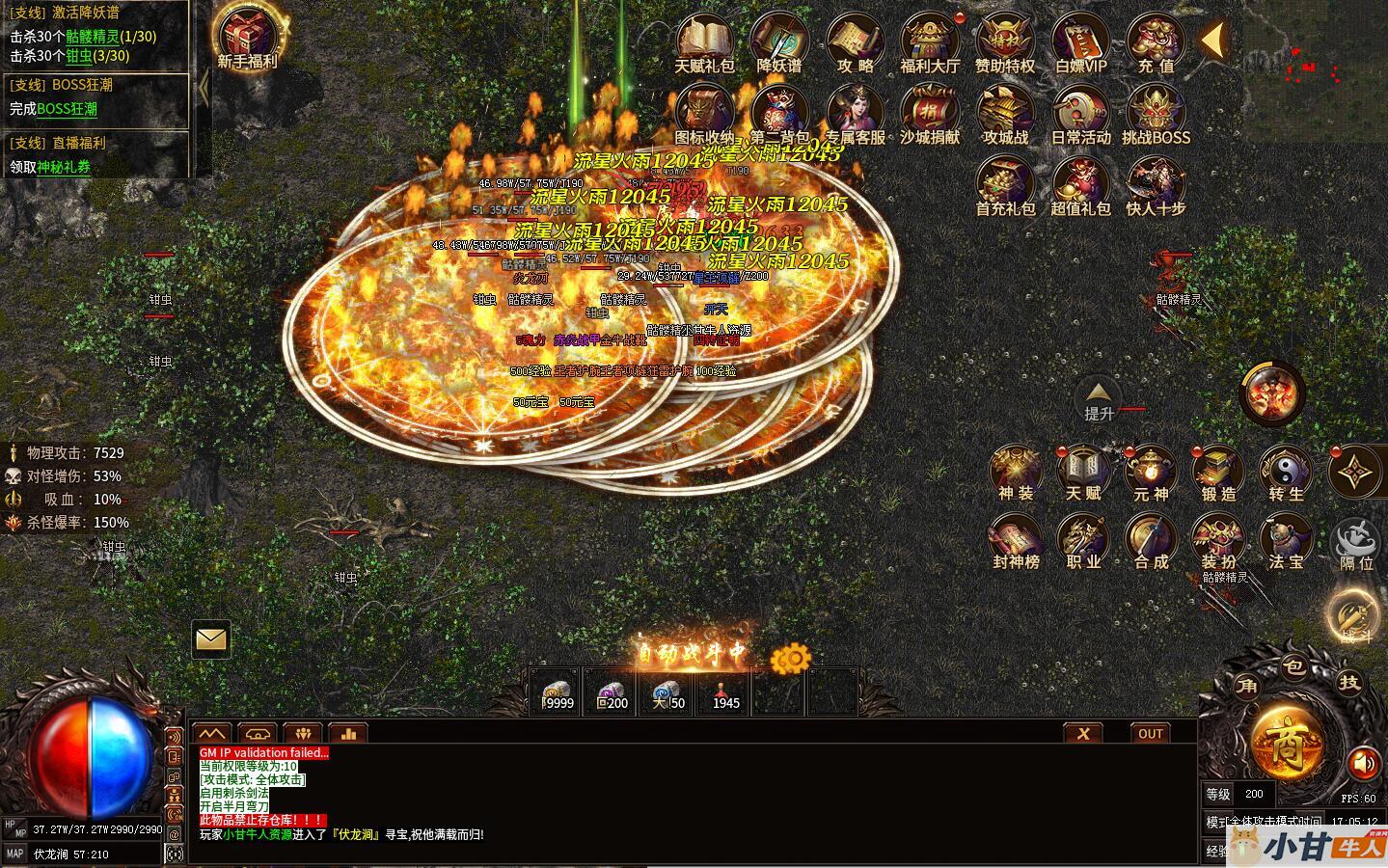
Task: Open the 白嫖VIP icon
Action: pos(1080,41)
